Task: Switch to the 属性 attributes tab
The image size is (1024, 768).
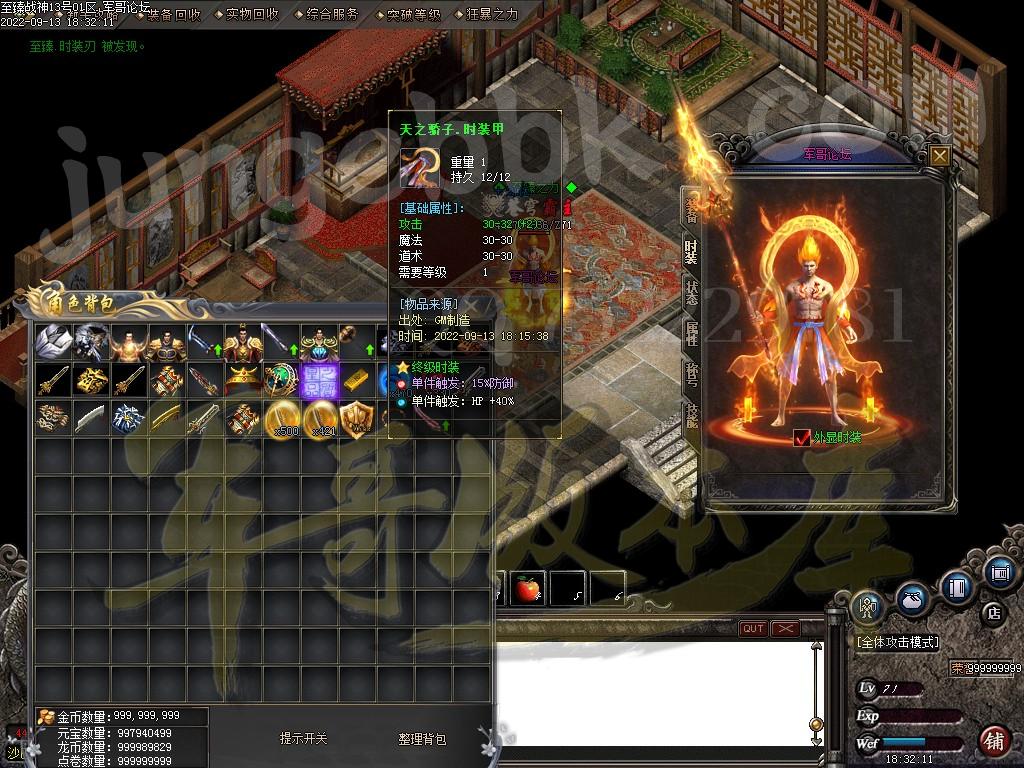Action: point(690,334)
